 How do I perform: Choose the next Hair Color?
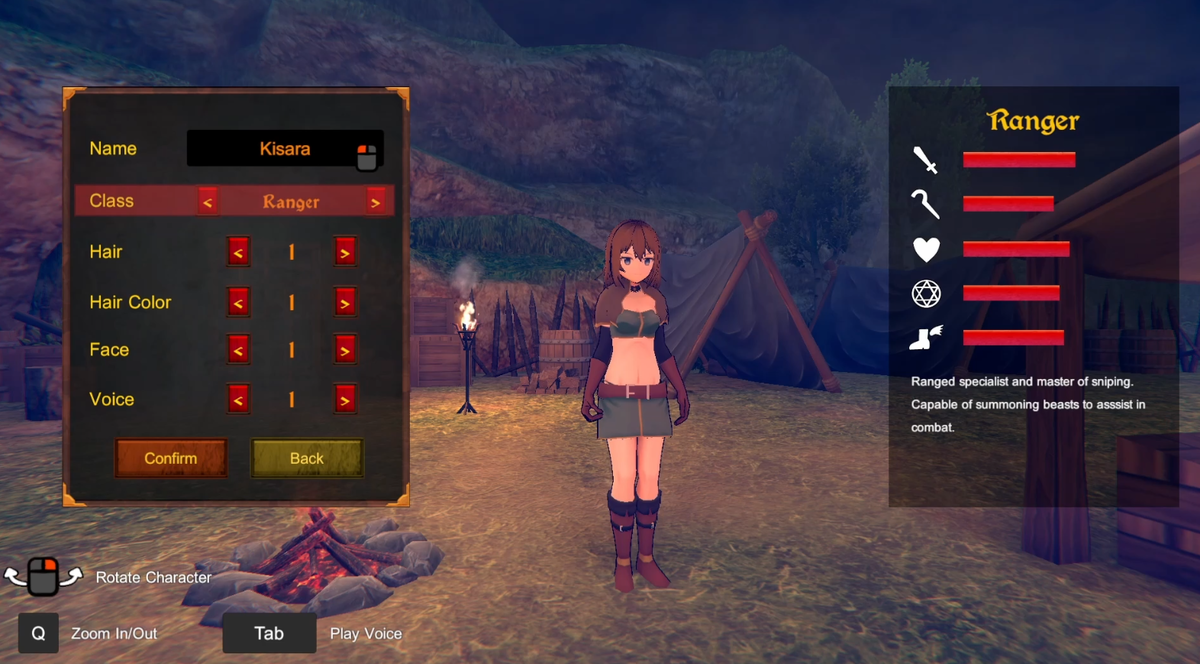click(344, 301)
